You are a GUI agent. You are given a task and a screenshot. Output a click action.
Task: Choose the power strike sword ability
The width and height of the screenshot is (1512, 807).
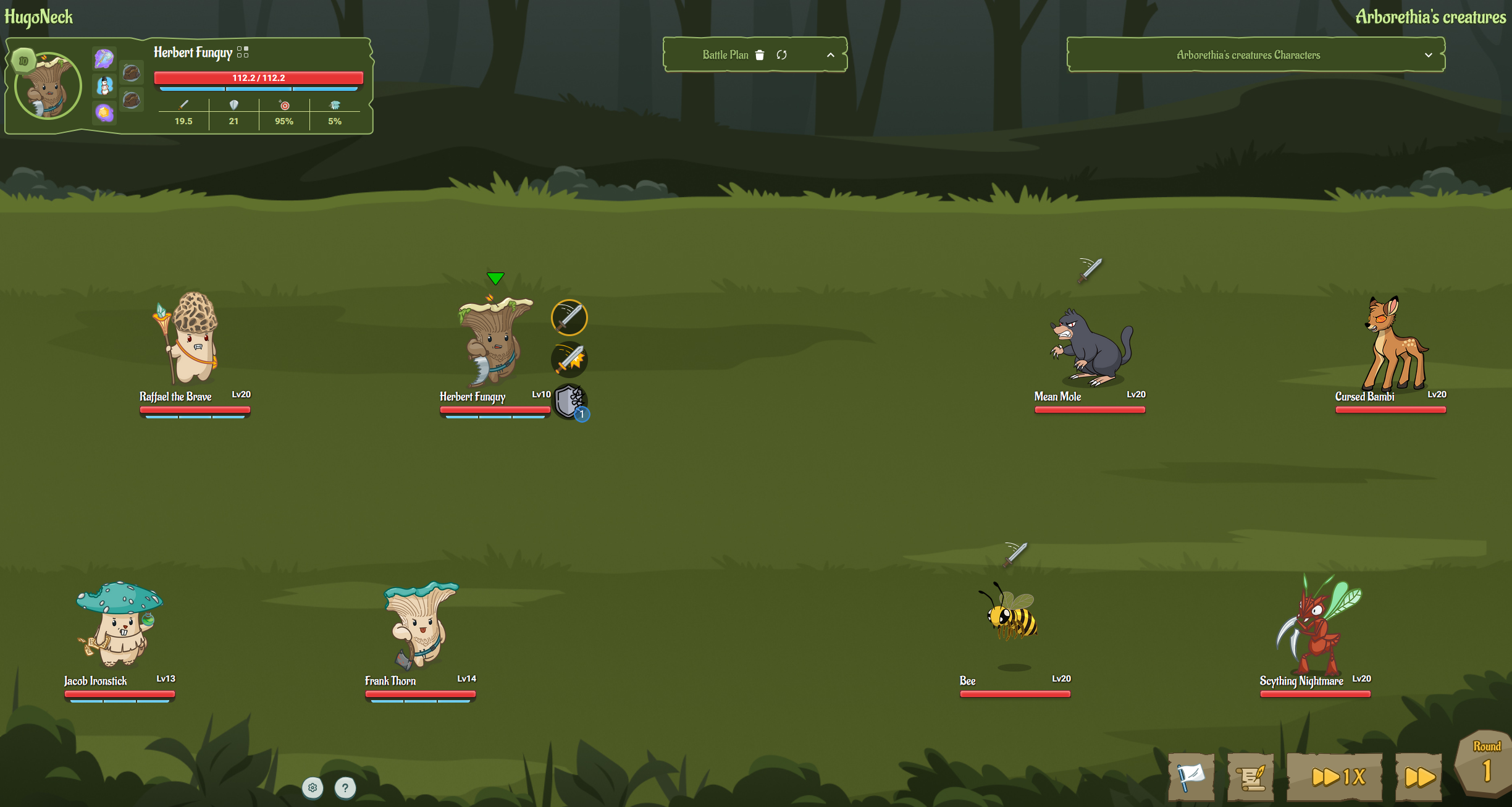tap(569, 360)
